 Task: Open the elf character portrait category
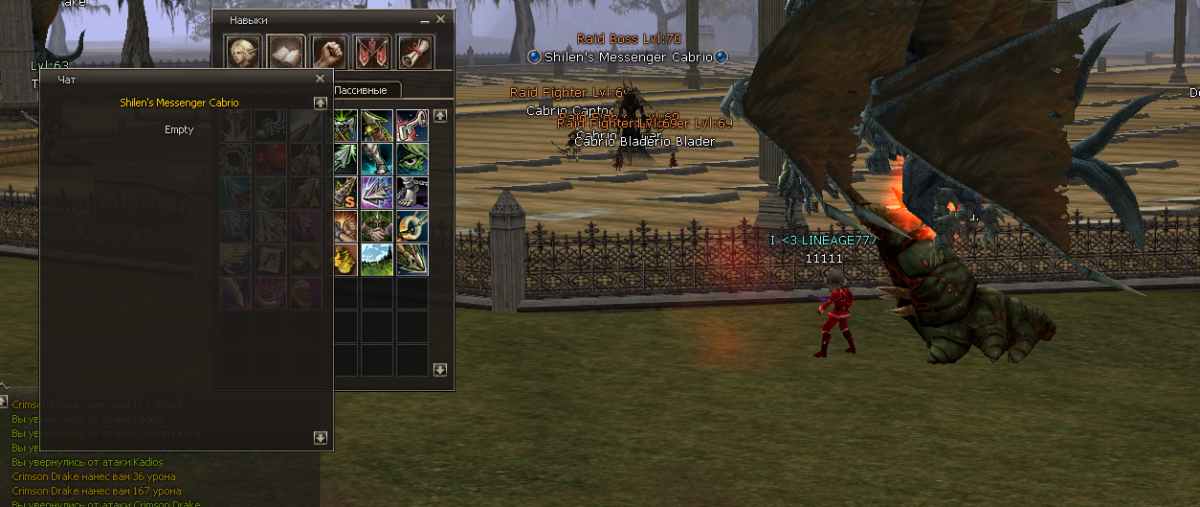click(x=240, y=52)
